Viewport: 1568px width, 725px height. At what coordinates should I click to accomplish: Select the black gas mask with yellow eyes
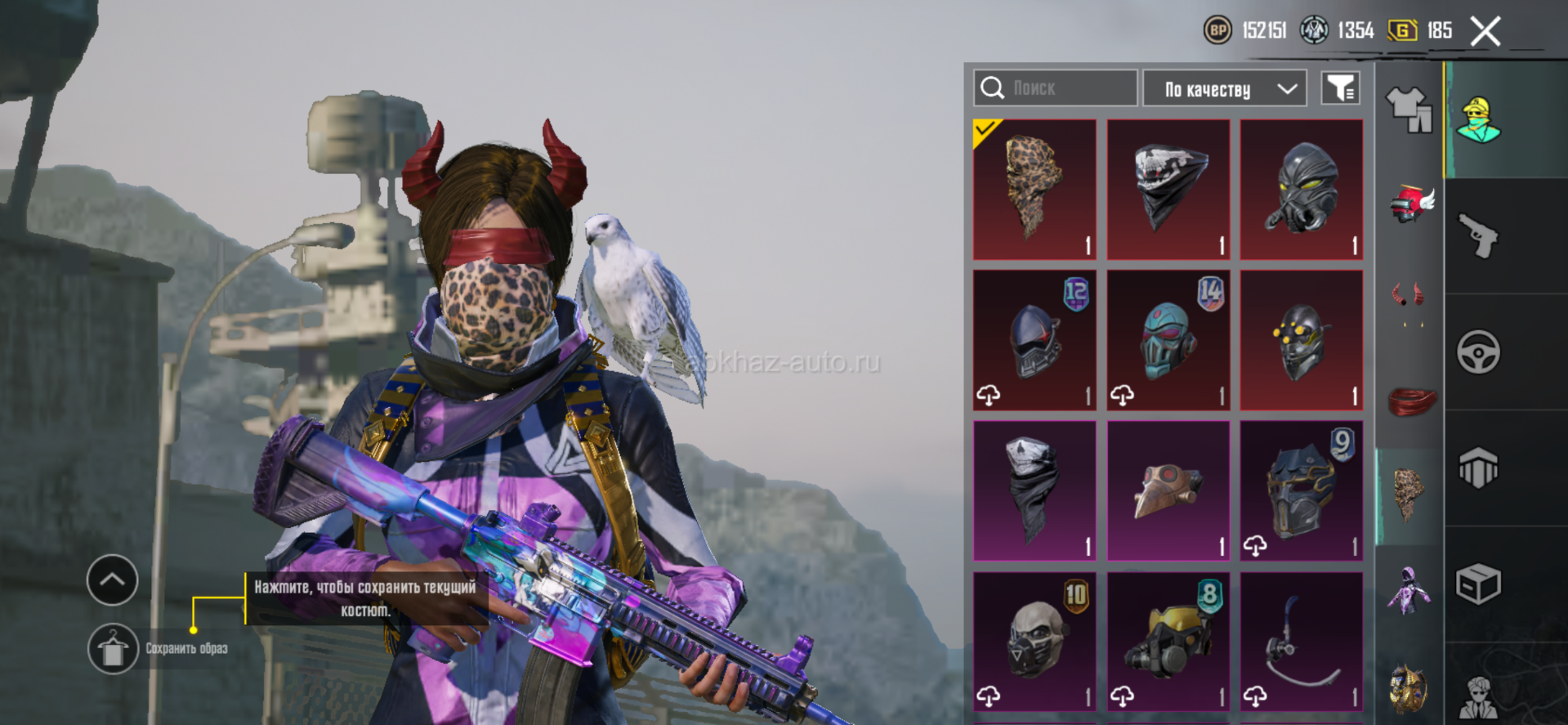click(1301, 190)
